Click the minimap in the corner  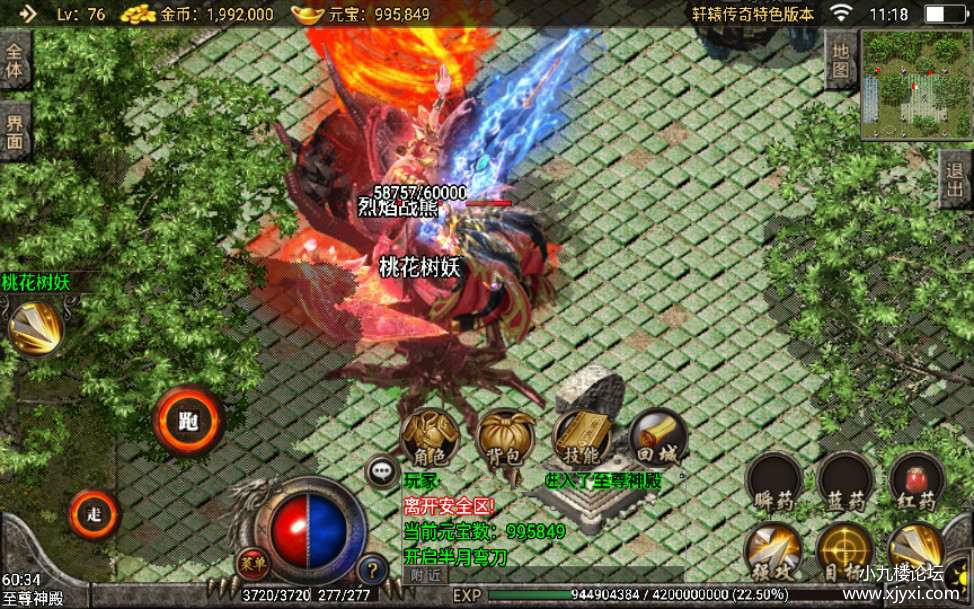click(916, 85)
